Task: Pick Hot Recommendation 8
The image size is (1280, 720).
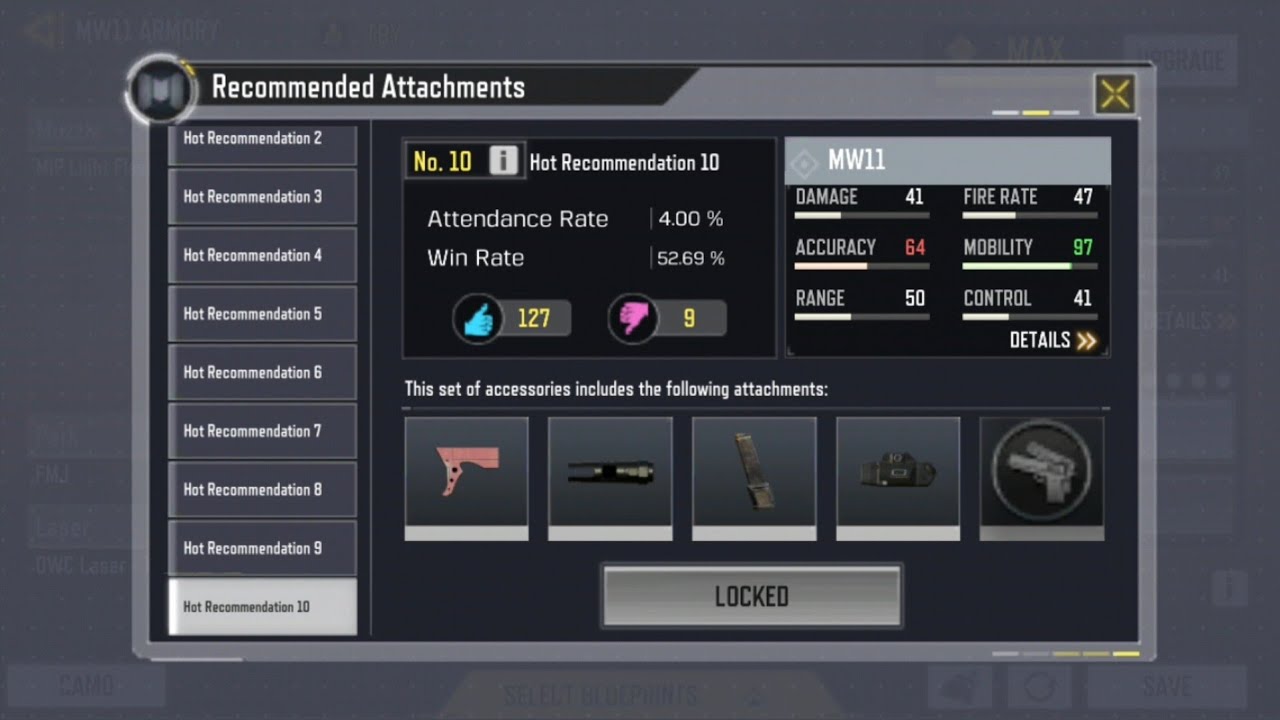Action: pos(262,489)
